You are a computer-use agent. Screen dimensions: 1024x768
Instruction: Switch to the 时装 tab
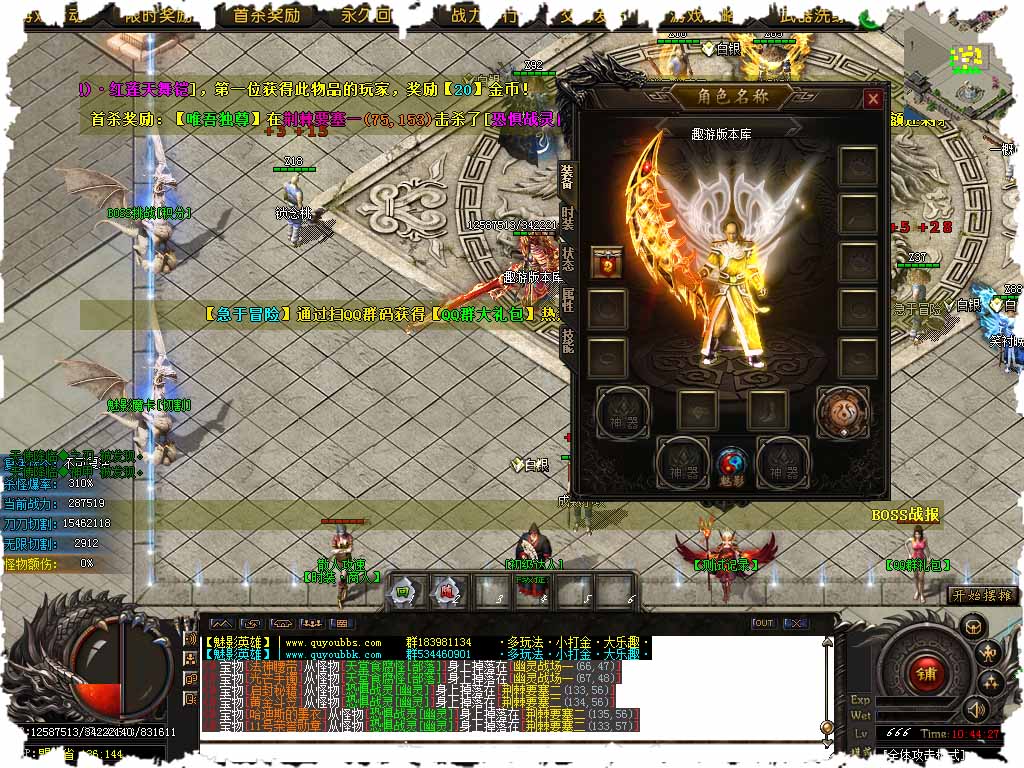pyautogui.click(x=567, y=218)
